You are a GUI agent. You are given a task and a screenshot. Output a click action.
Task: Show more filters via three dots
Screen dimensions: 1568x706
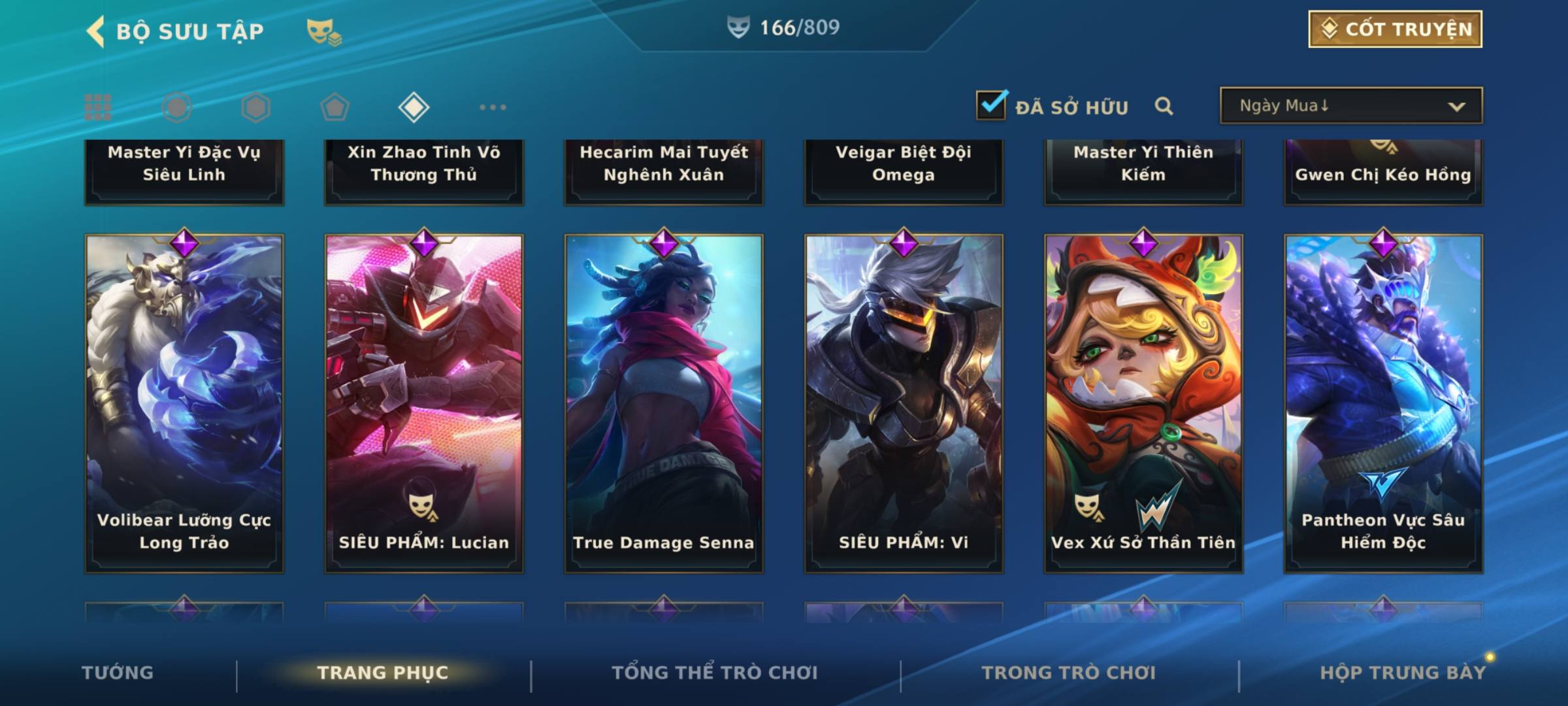[493, 107]
